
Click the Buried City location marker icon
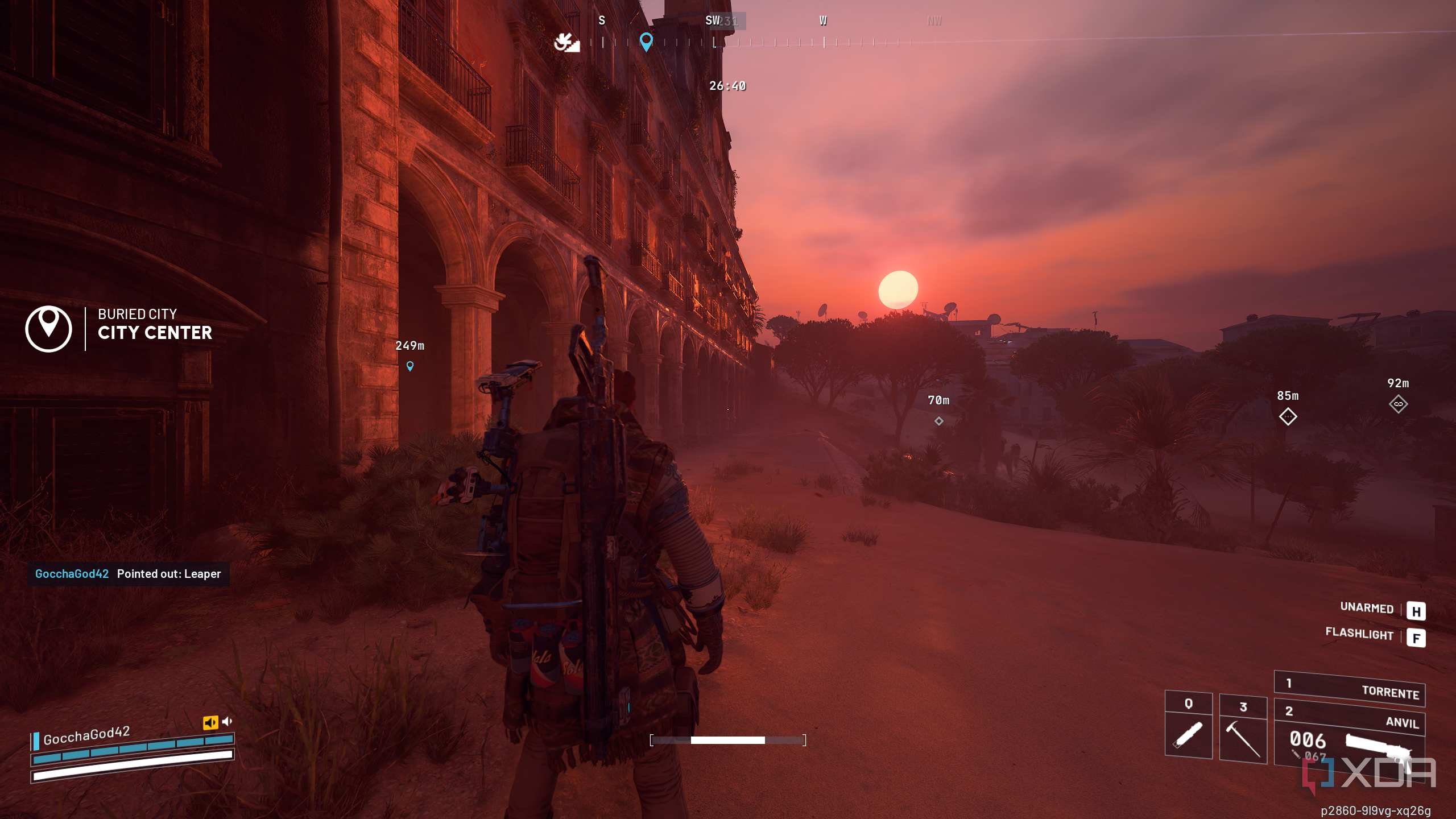coord(48,328)
